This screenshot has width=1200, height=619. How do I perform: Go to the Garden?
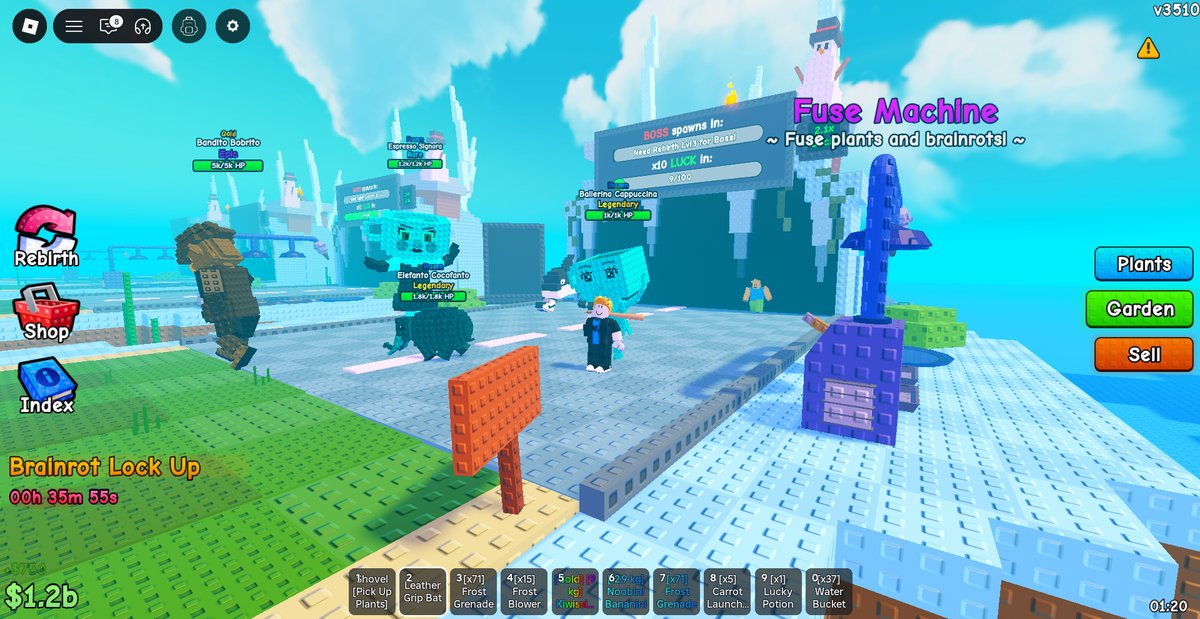[x=1140, y=309]
